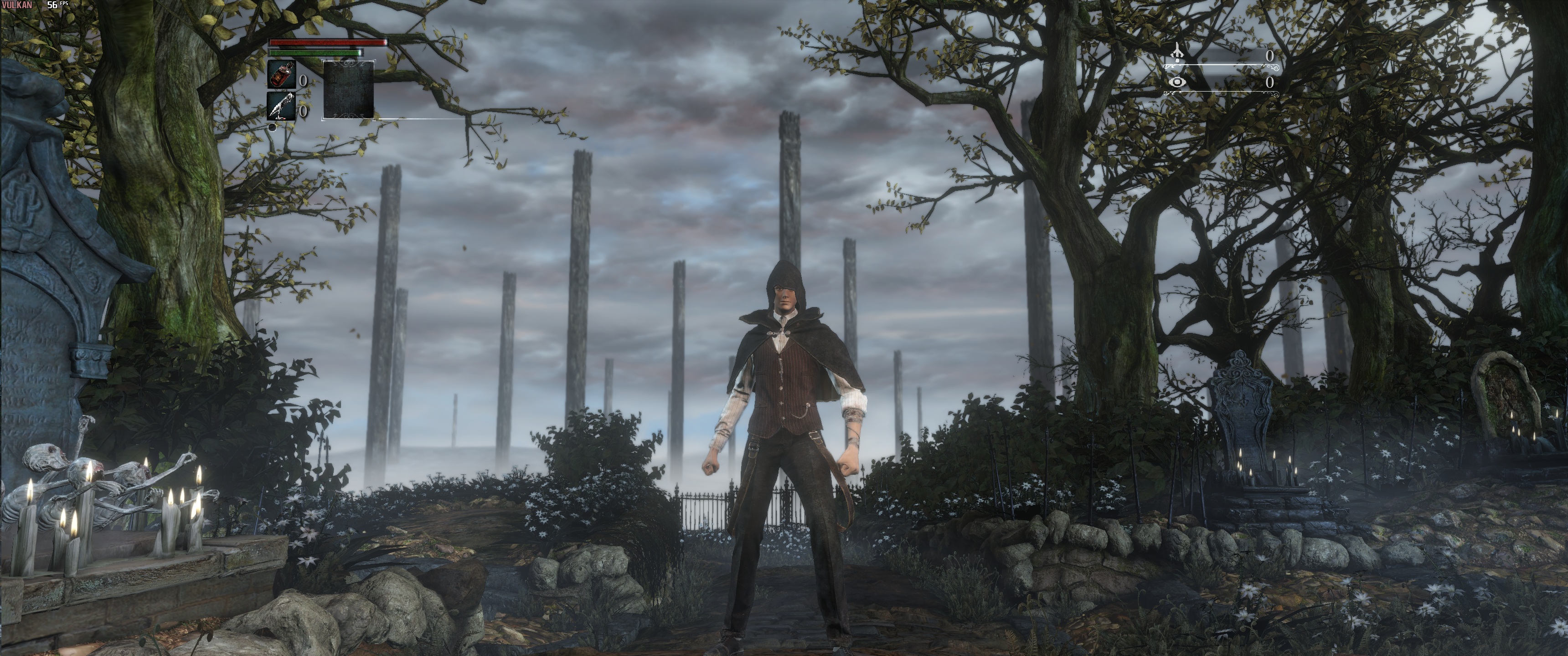Select the quicksilver bullet slot

click(x=281, y=107)
